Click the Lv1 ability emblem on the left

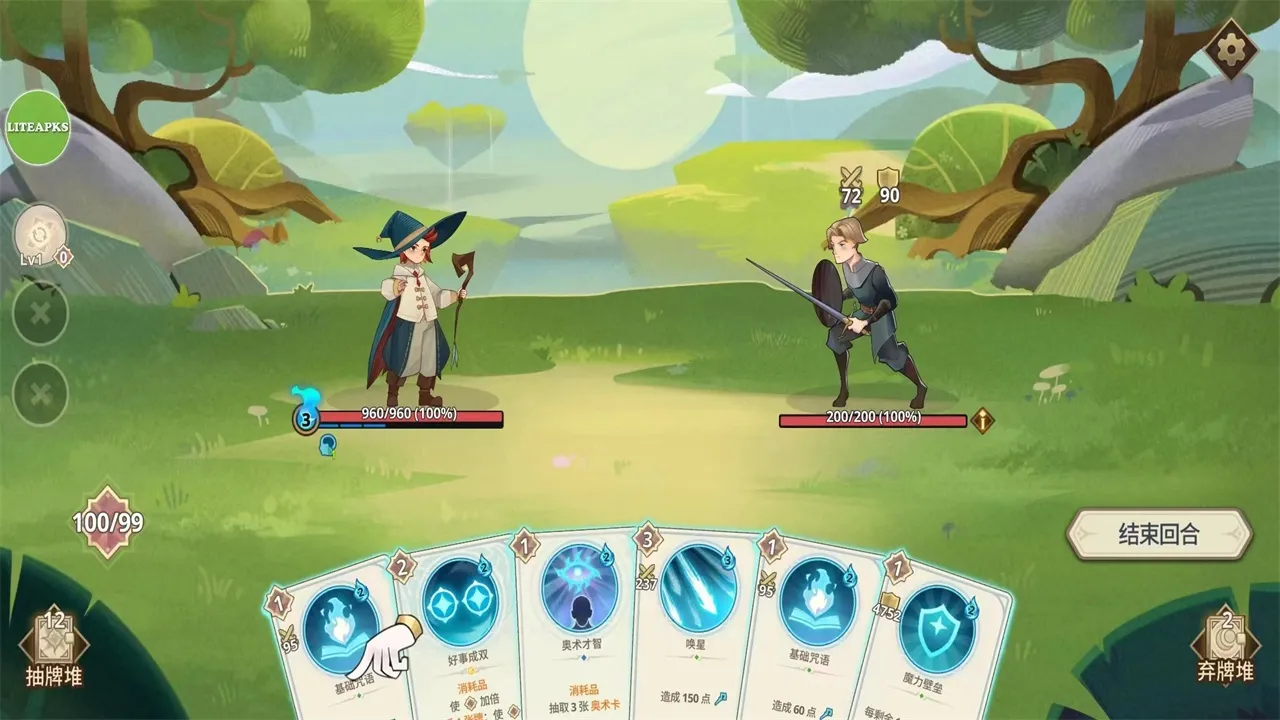tap(38, 232)
